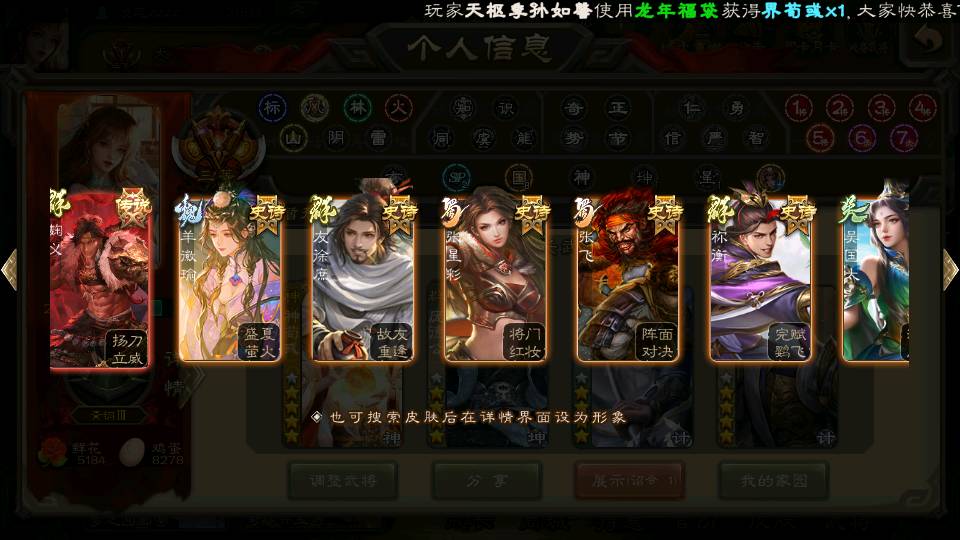This screenshot has height=540, width=960.
Task: Select the purple-robed 完赋鹦飞 skin card
Action: point(760,280)
